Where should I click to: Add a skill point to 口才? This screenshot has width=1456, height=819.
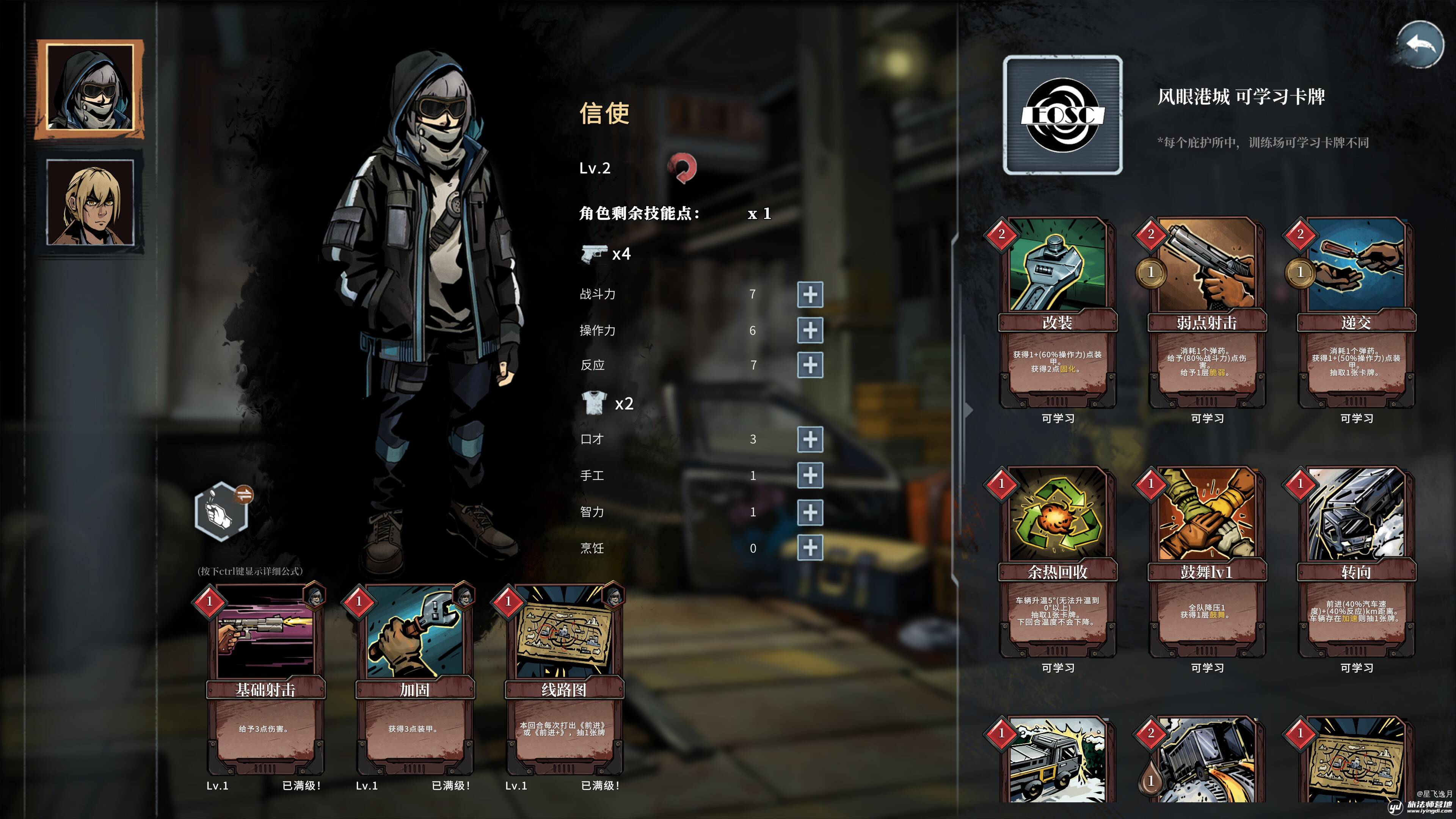pyautogui.click(x=810, y=439)
